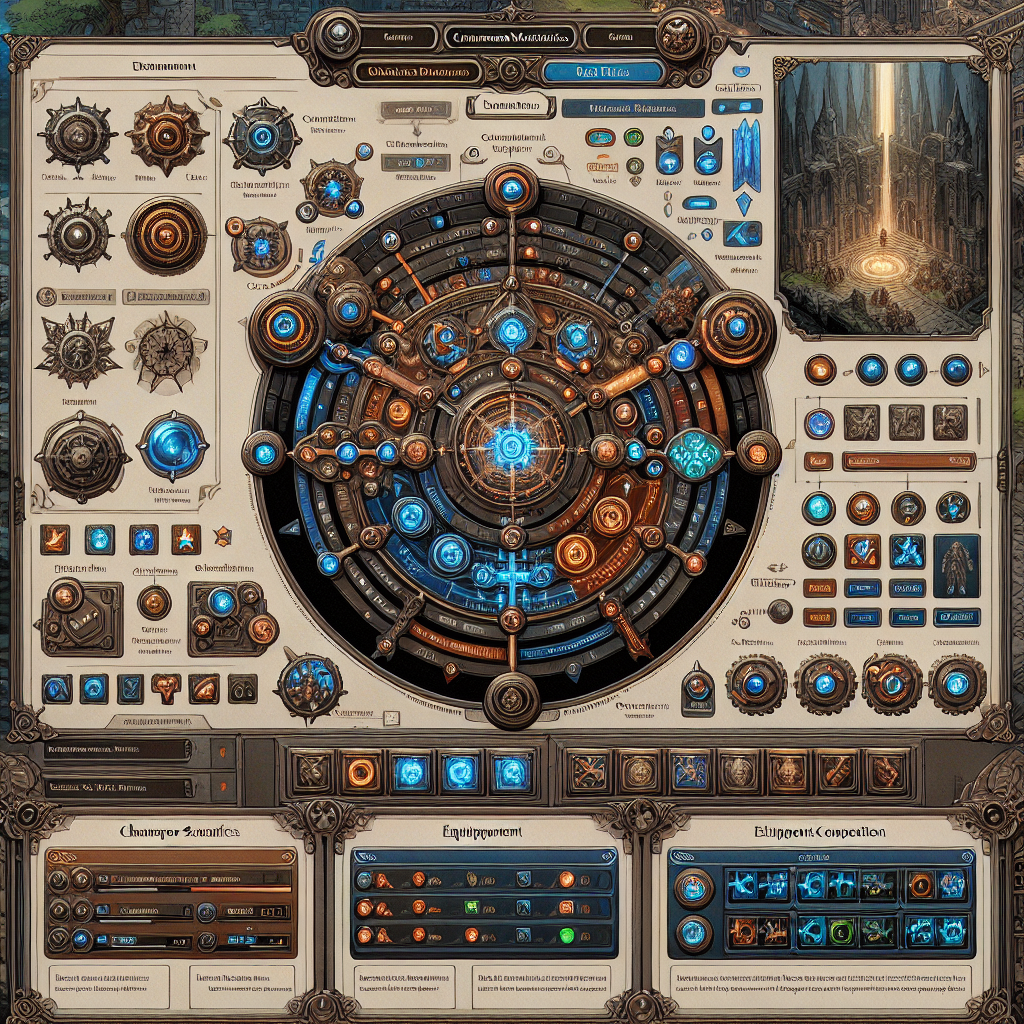
Task: Switch to the highlighted blue header tab
Action: (x=602, y=72)
